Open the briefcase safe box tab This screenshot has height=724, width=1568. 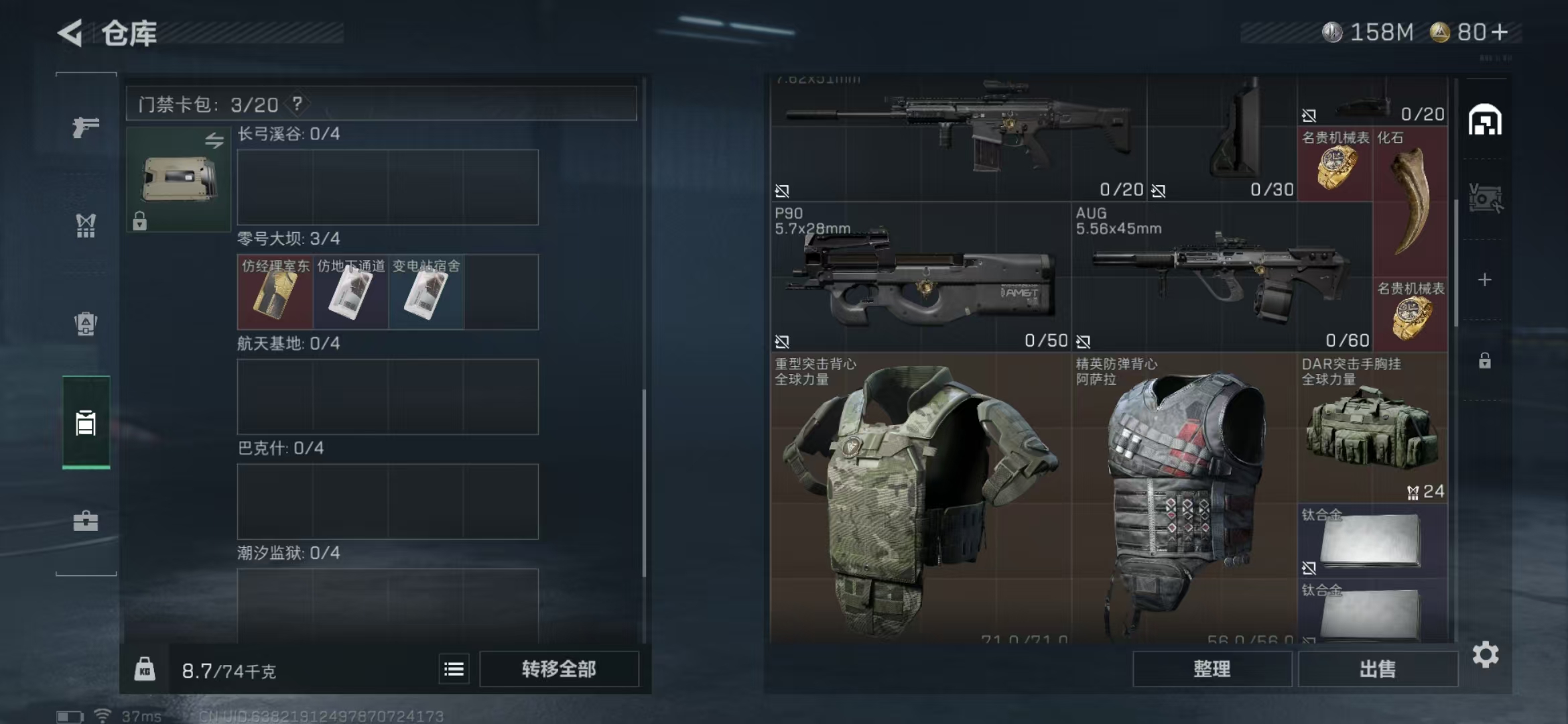(86, 521)
